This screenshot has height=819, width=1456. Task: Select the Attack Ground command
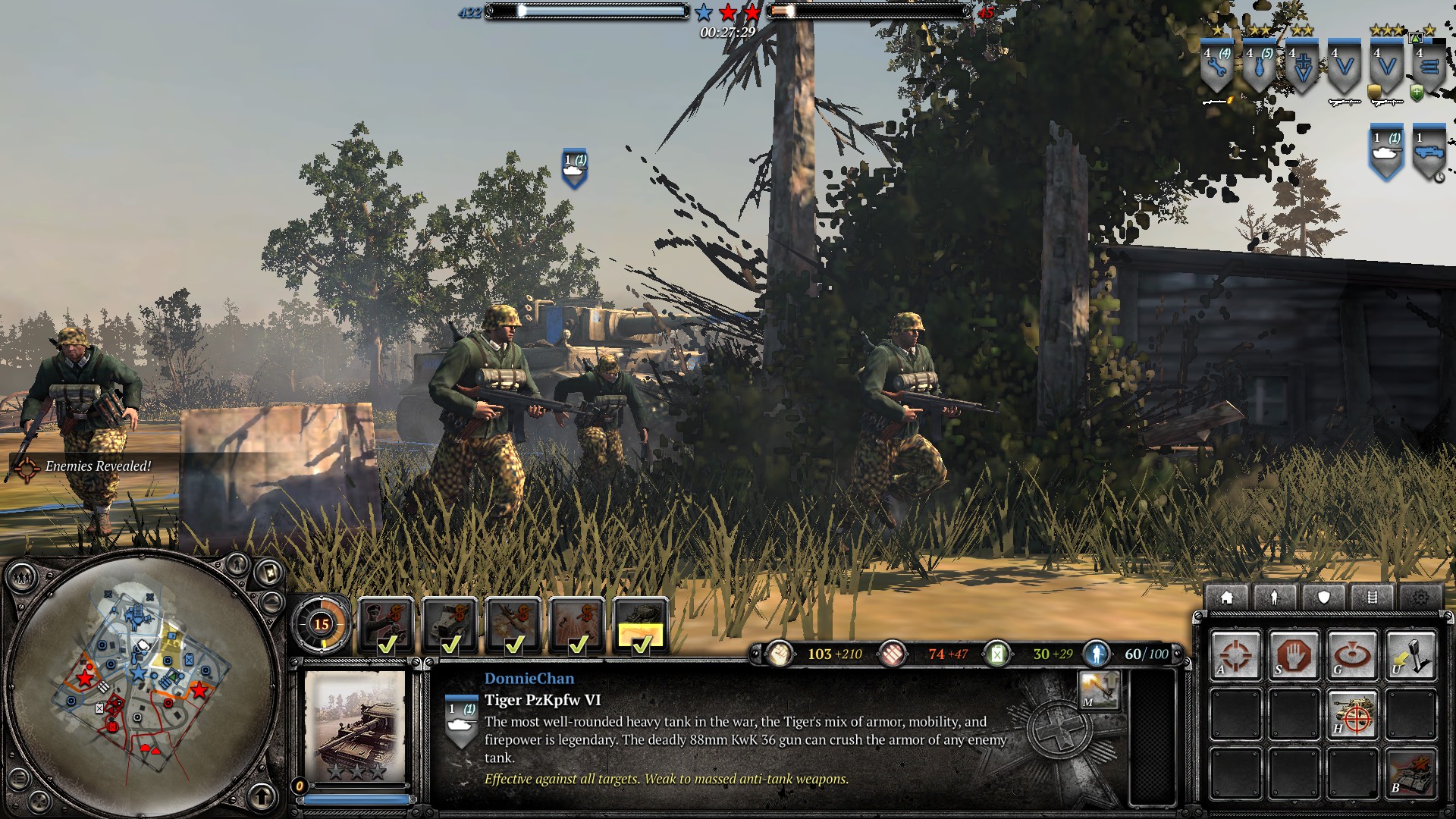point(1352,655)
